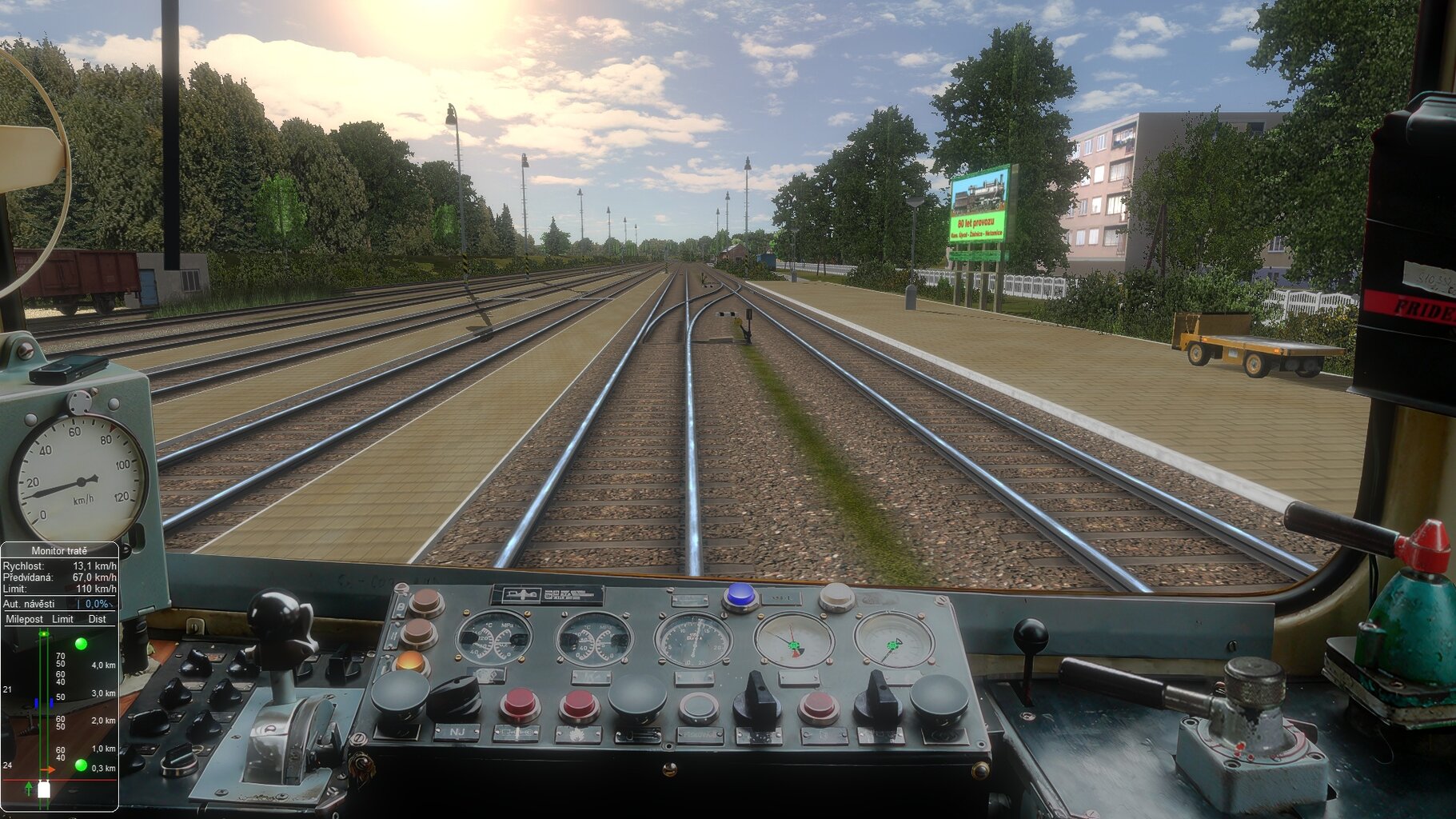The height and width of the screenshot is (819, 1456).
Task: Click the red-tipped brake handle
Action: (x=1423, y=545)
